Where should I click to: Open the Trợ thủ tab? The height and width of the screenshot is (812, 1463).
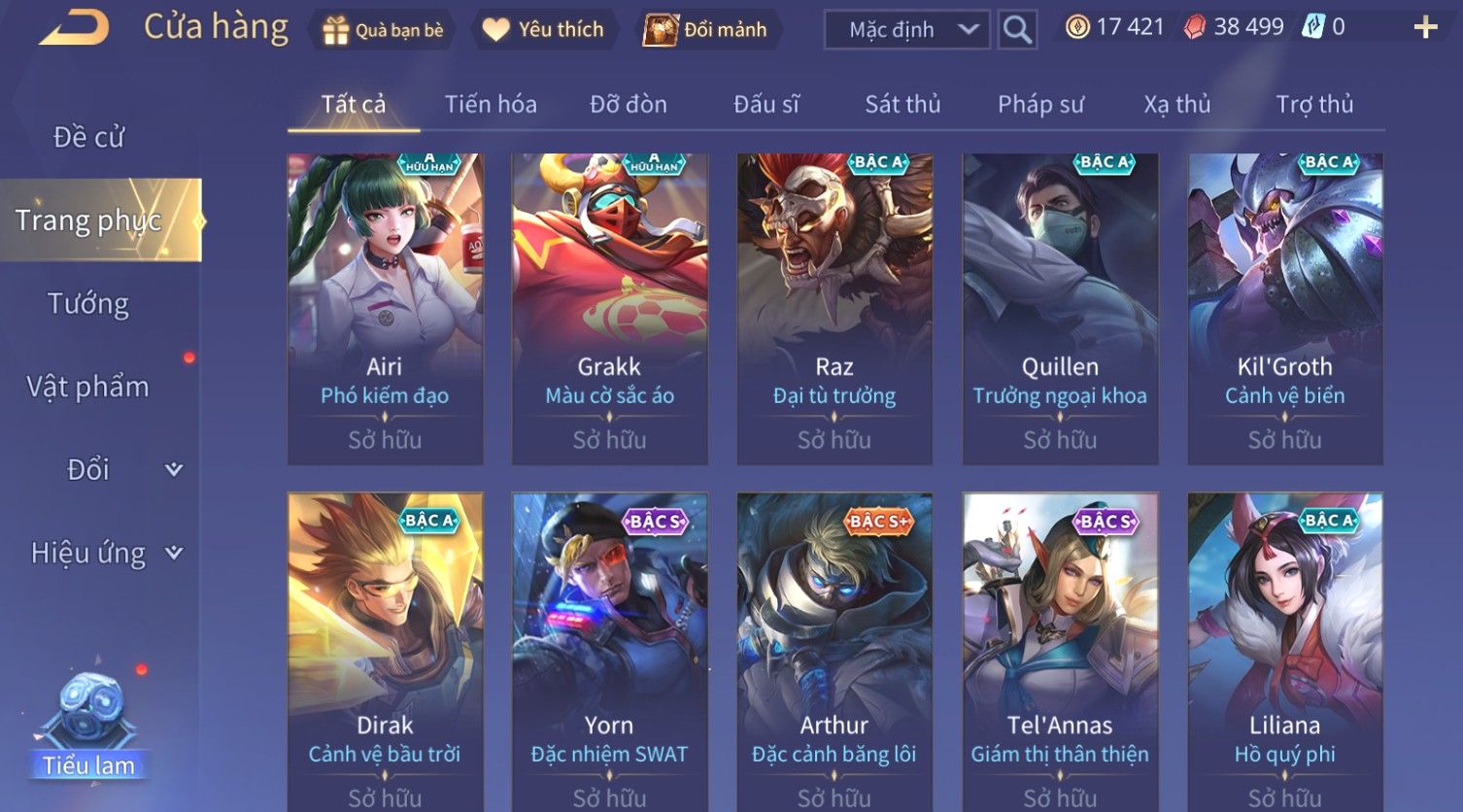(1314, 104)
